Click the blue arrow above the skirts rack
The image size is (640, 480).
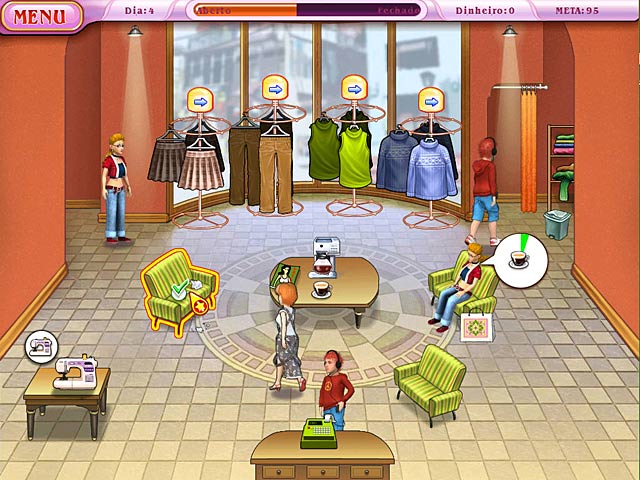(200, 100)
